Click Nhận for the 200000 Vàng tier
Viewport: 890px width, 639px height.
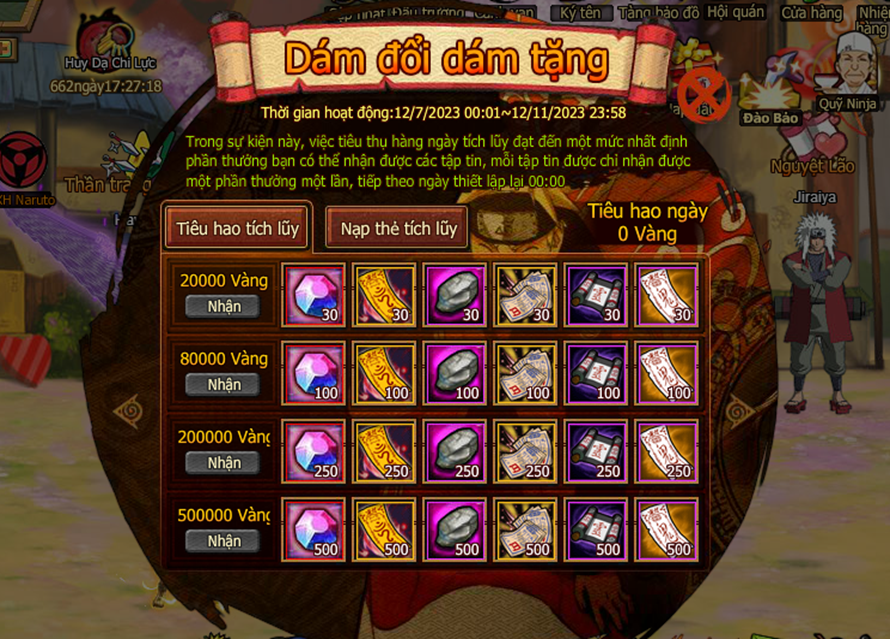[223, 463]
